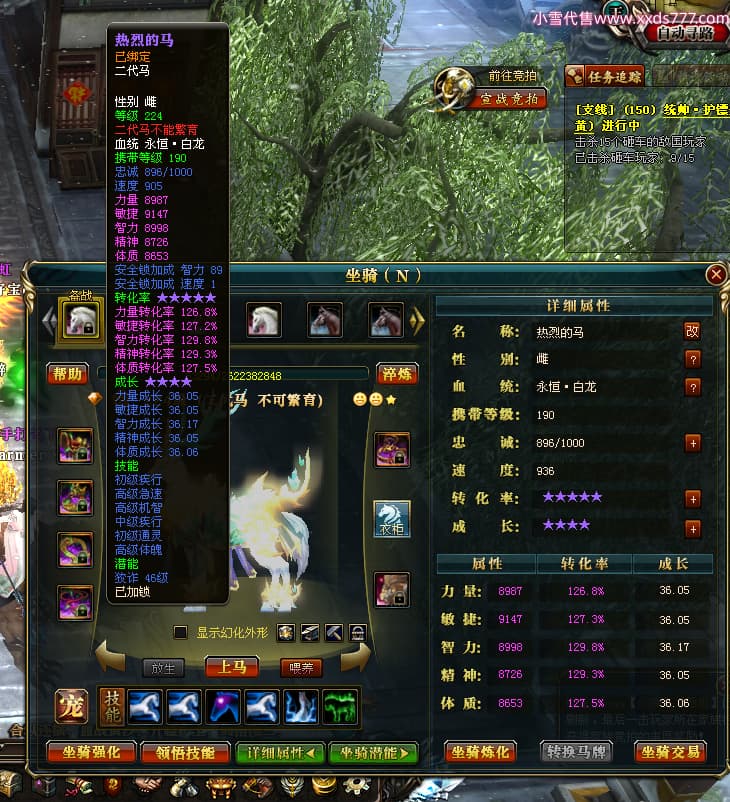Feed the mount with 喂养 button

tap(301, 668)
